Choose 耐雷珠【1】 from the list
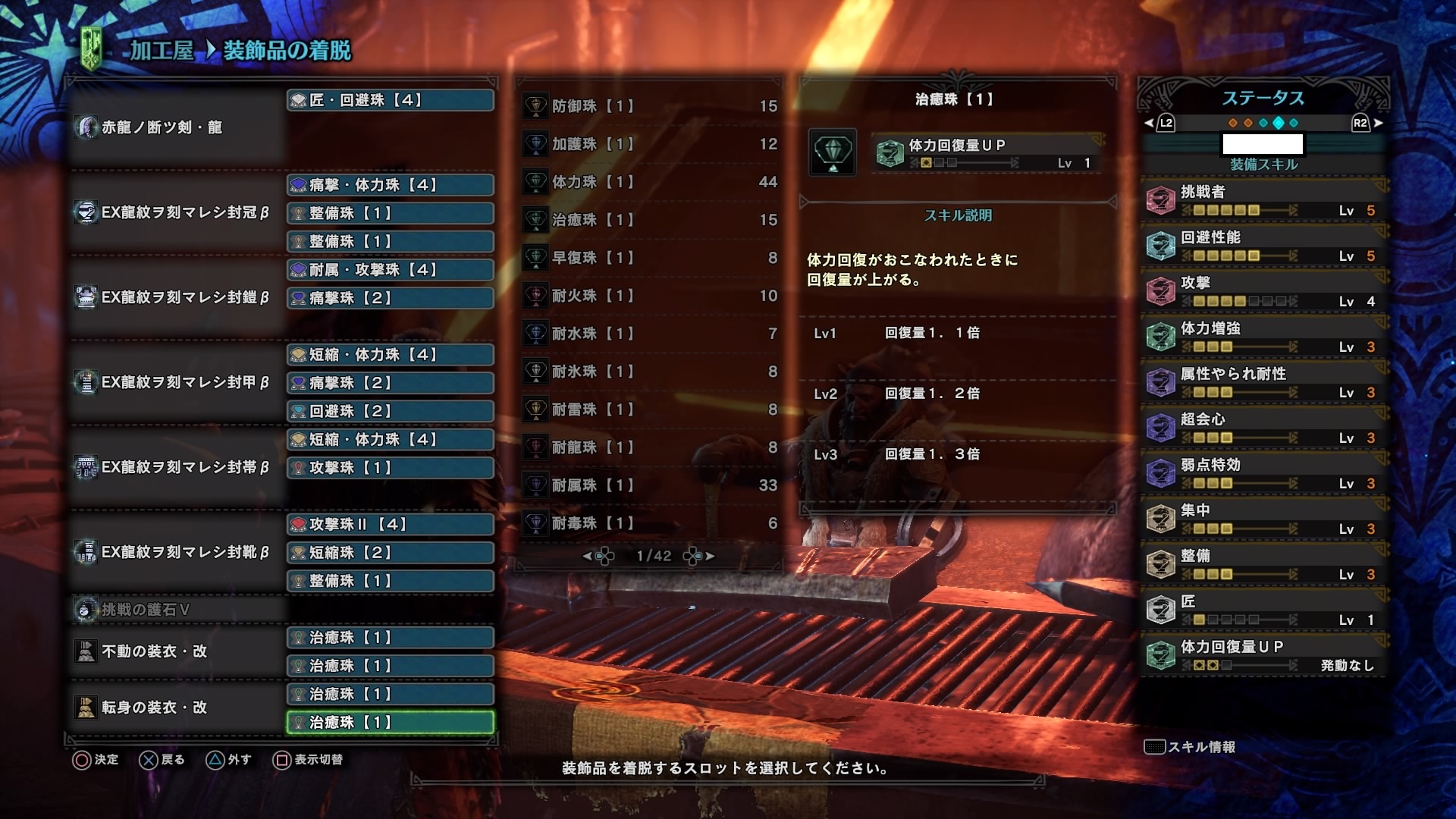The height and width of the screenshot is (819, 1456). 650,409
